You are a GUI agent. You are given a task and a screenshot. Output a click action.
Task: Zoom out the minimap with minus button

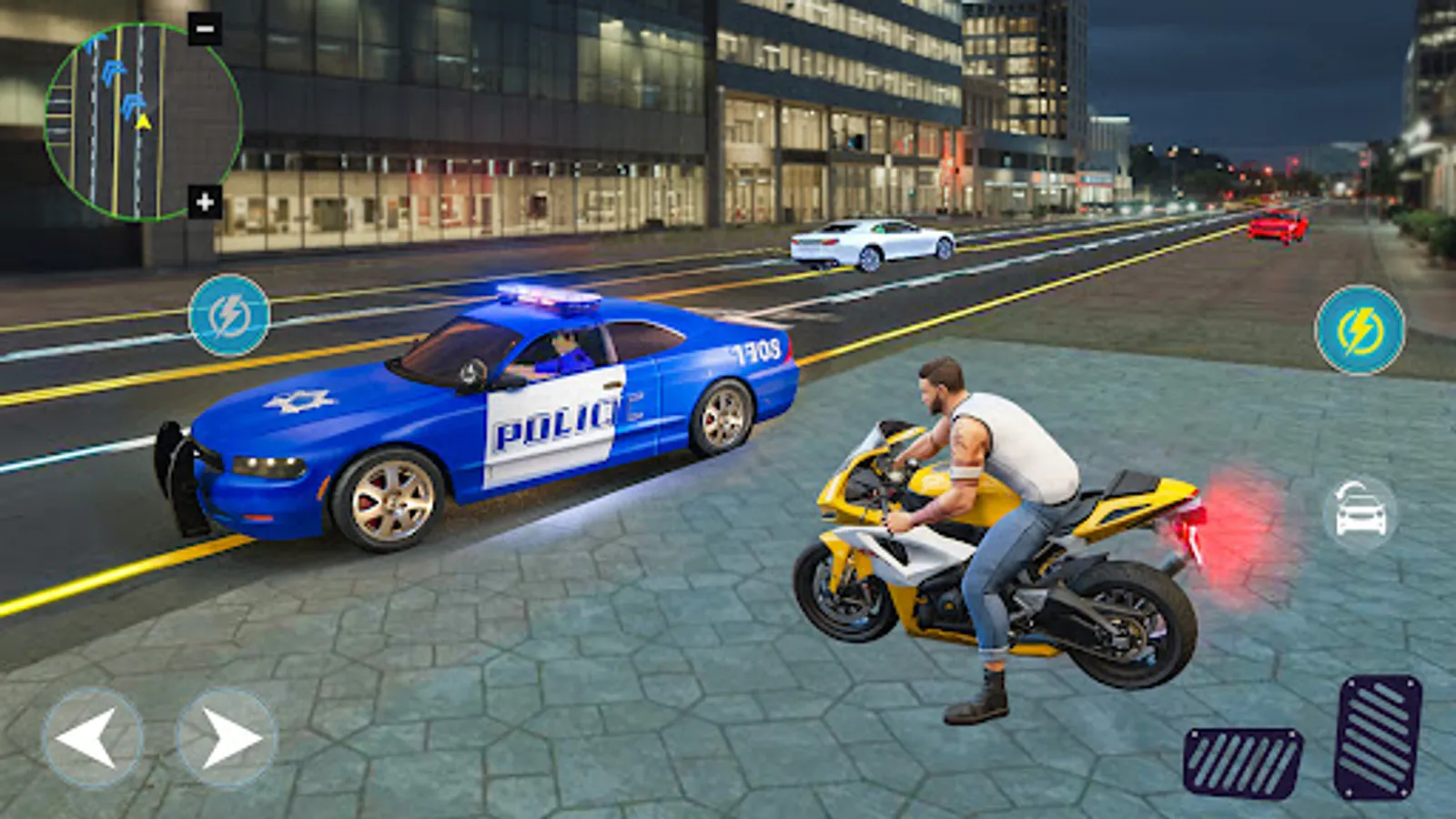205,27
